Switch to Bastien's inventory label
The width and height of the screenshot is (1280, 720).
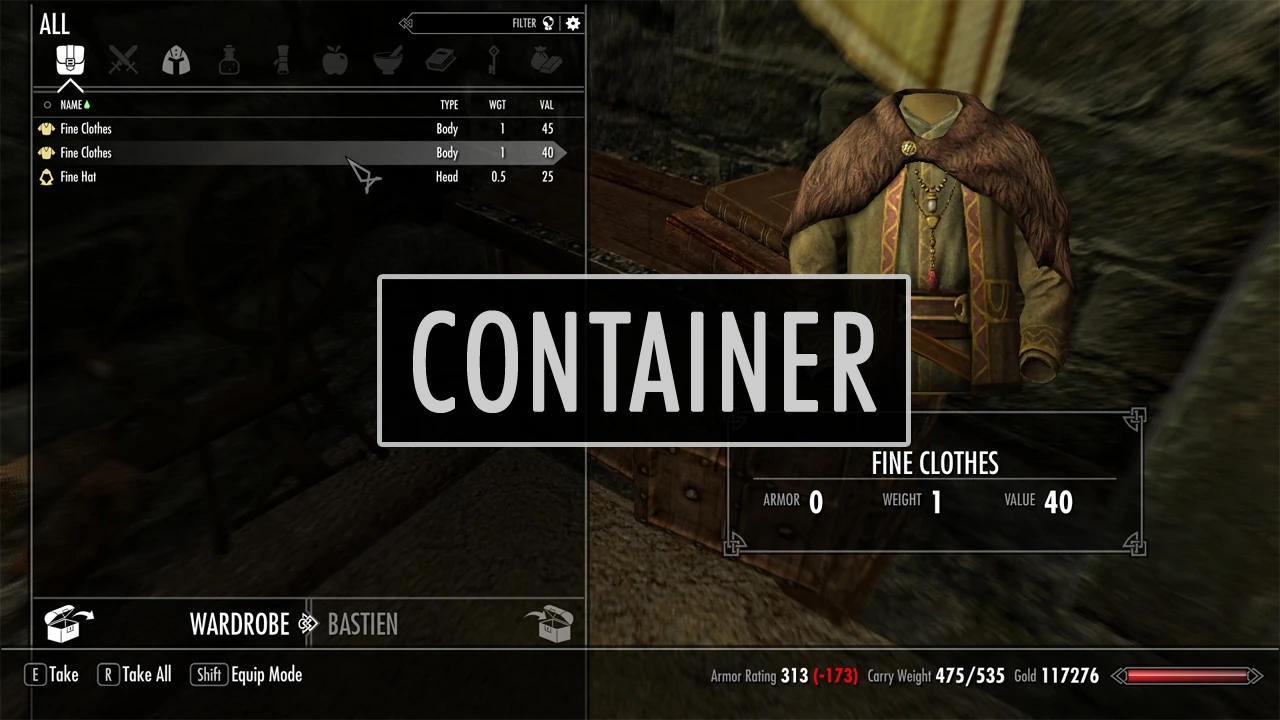(363, 625)
